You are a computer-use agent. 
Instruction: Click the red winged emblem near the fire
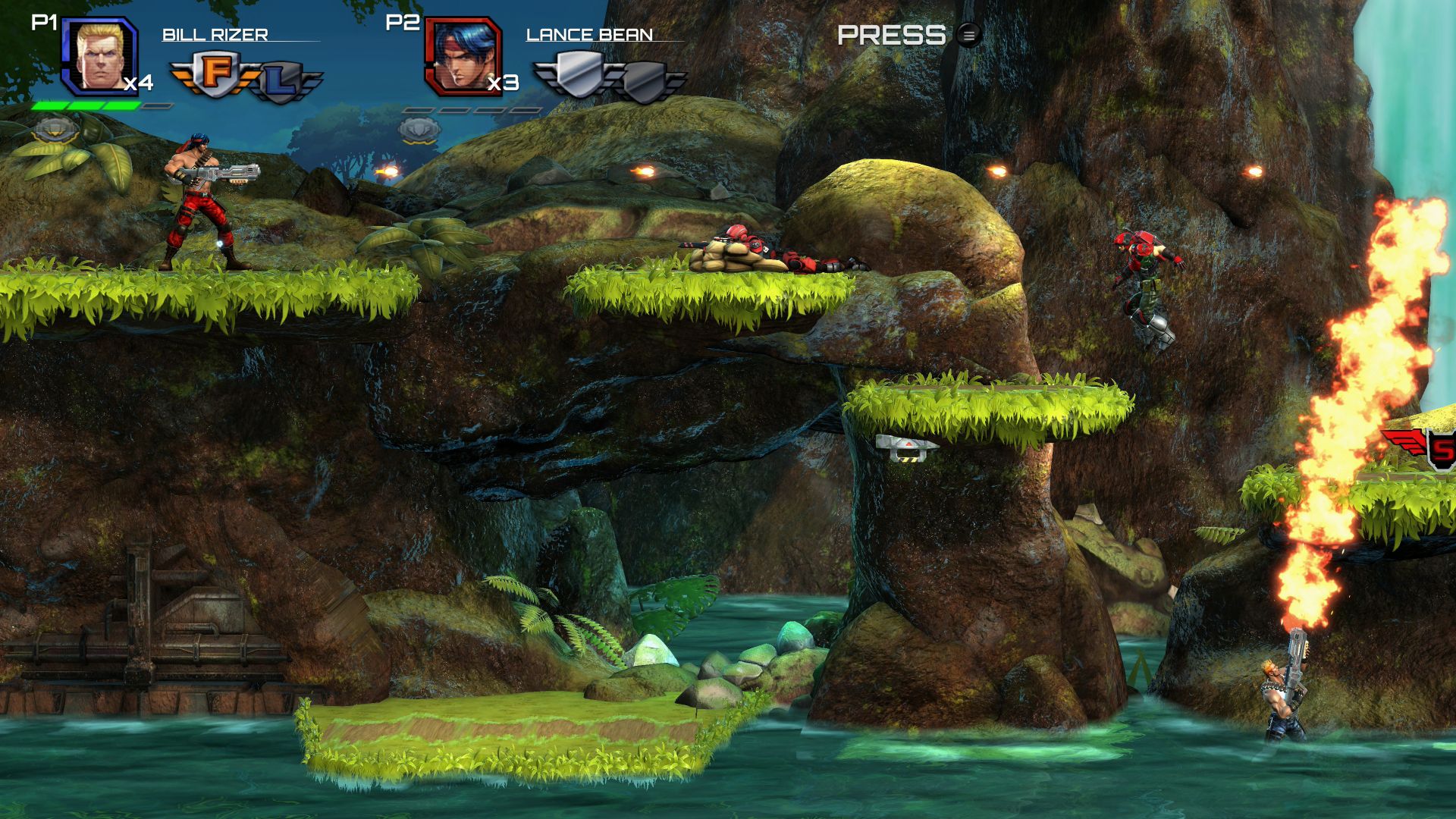tap(1403, 442)
